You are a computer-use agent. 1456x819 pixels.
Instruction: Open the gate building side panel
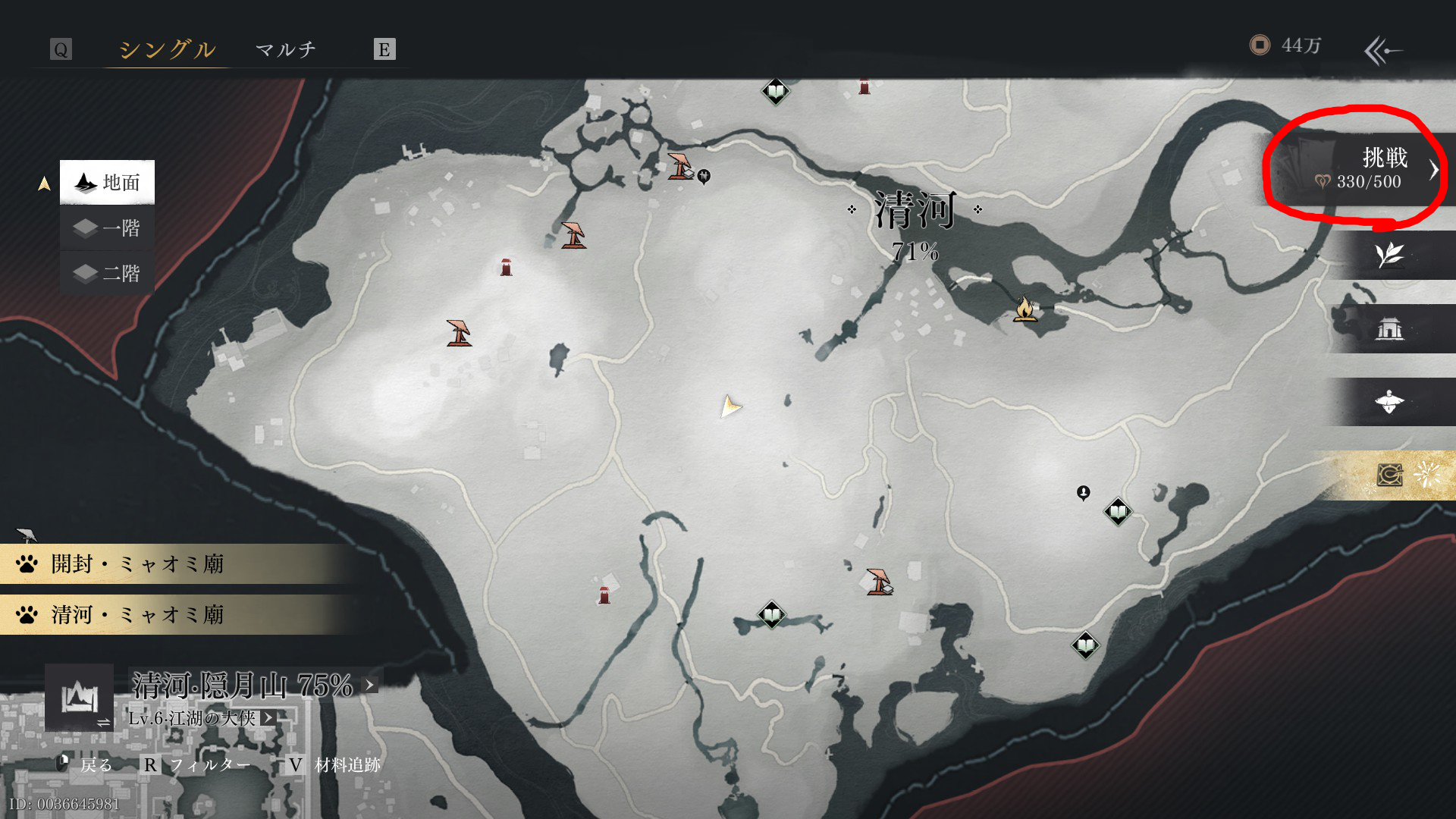tap(1389, 328)
